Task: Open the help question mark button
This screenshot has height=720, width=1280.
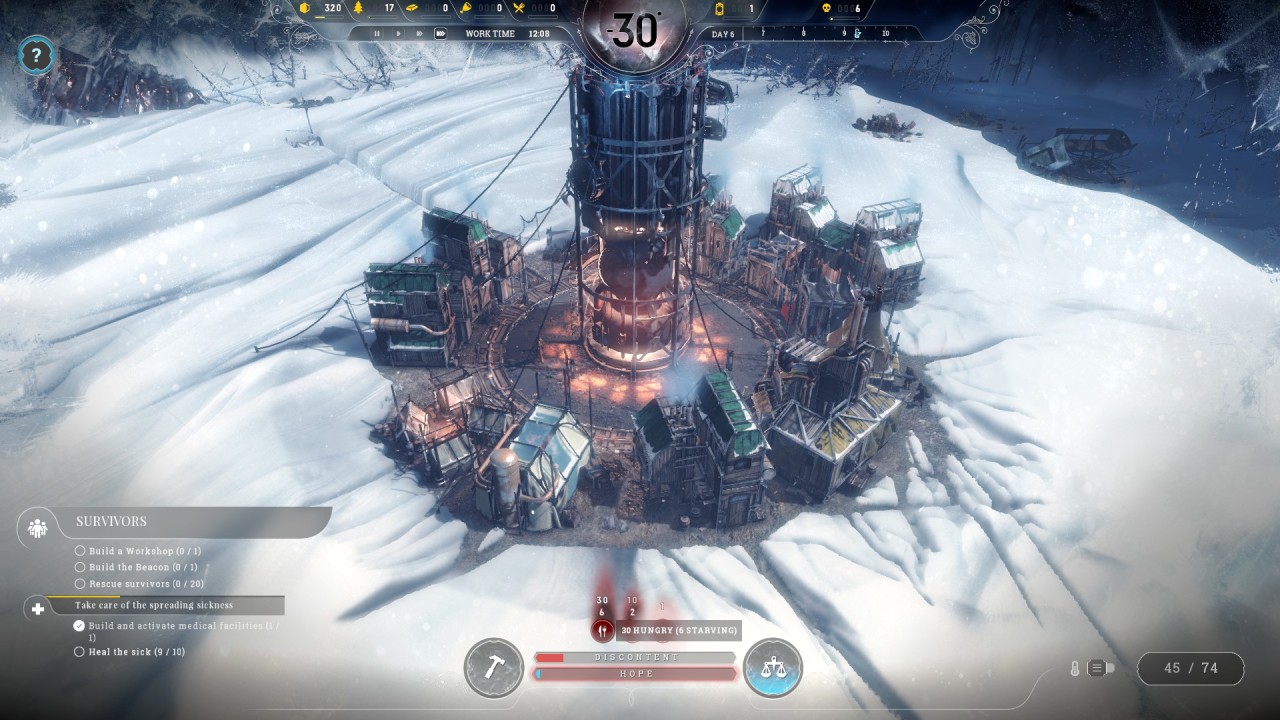Action: coord(36,55)
